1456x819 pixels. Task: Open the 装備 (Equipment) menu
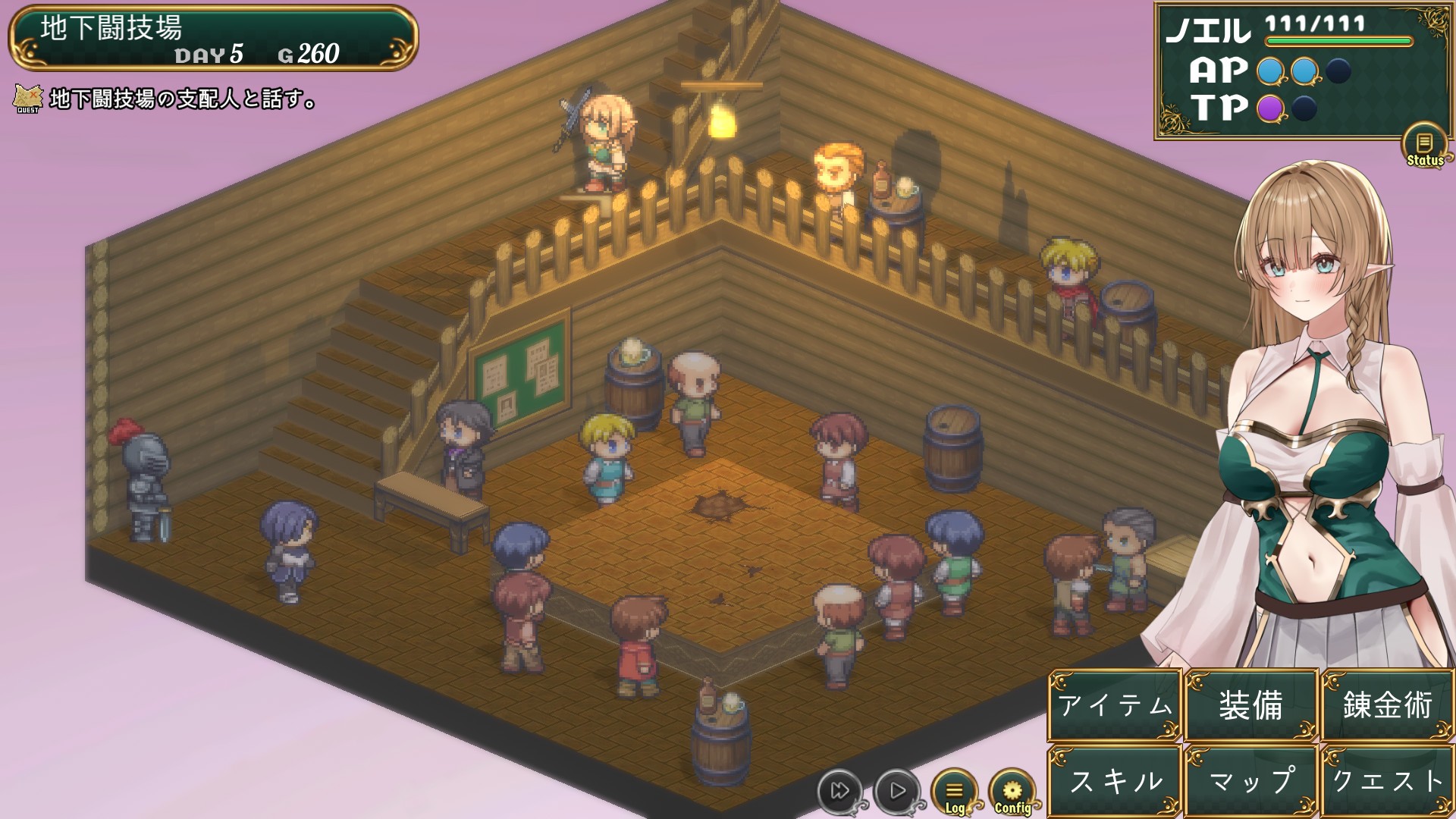pos(1251,705)
